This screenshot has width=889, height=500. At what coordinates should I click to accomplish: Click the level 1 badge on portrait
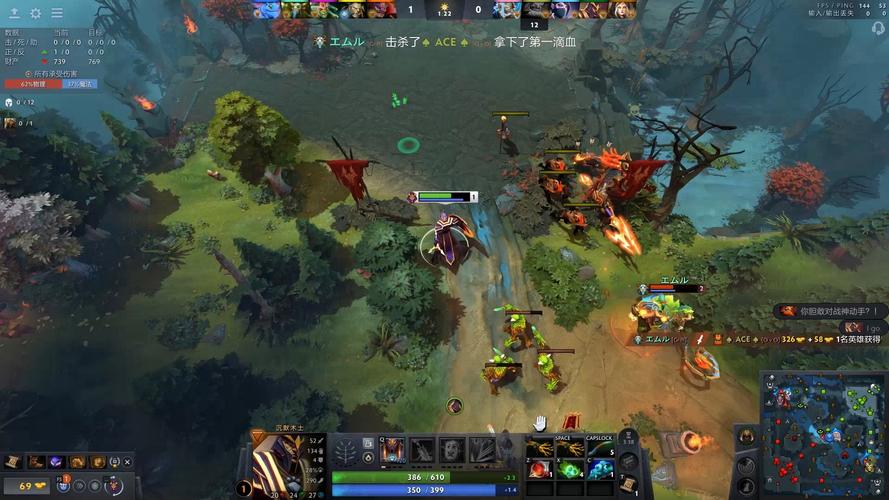[x=243, y=489]
